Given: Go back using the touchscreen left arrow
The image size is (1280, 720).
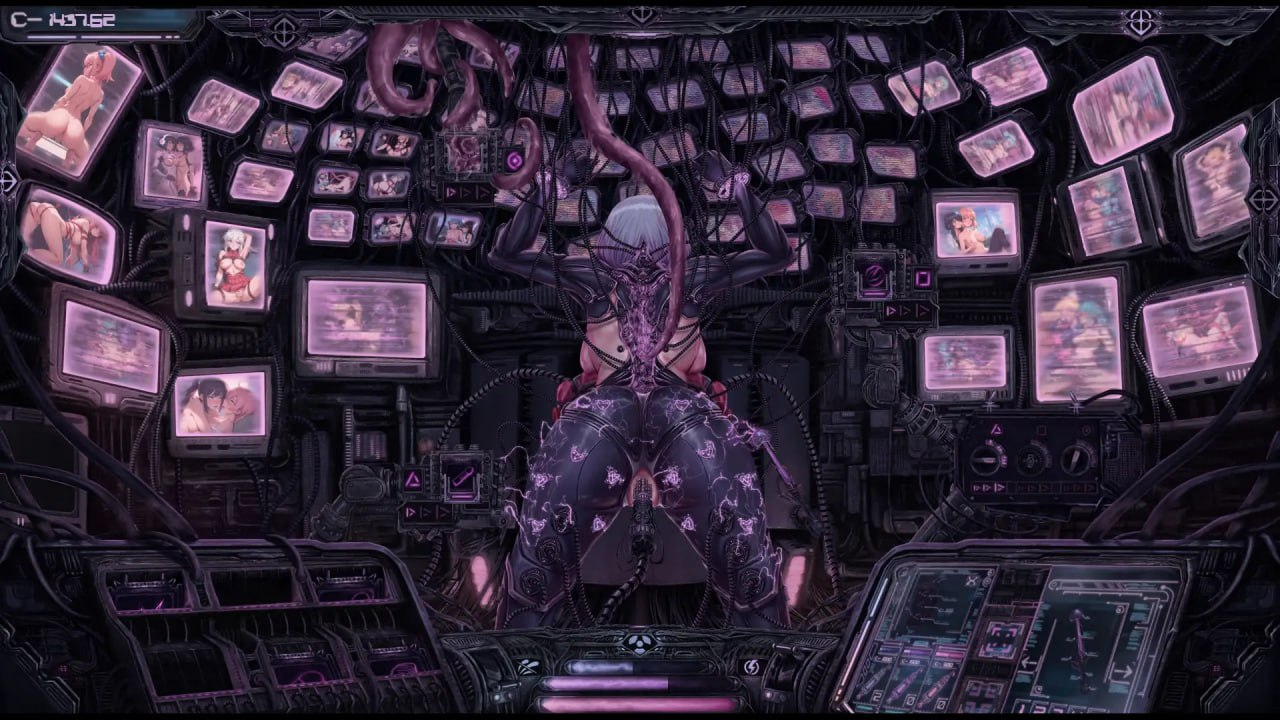Looking at the screenshot, I should [x=1027, y=661].
